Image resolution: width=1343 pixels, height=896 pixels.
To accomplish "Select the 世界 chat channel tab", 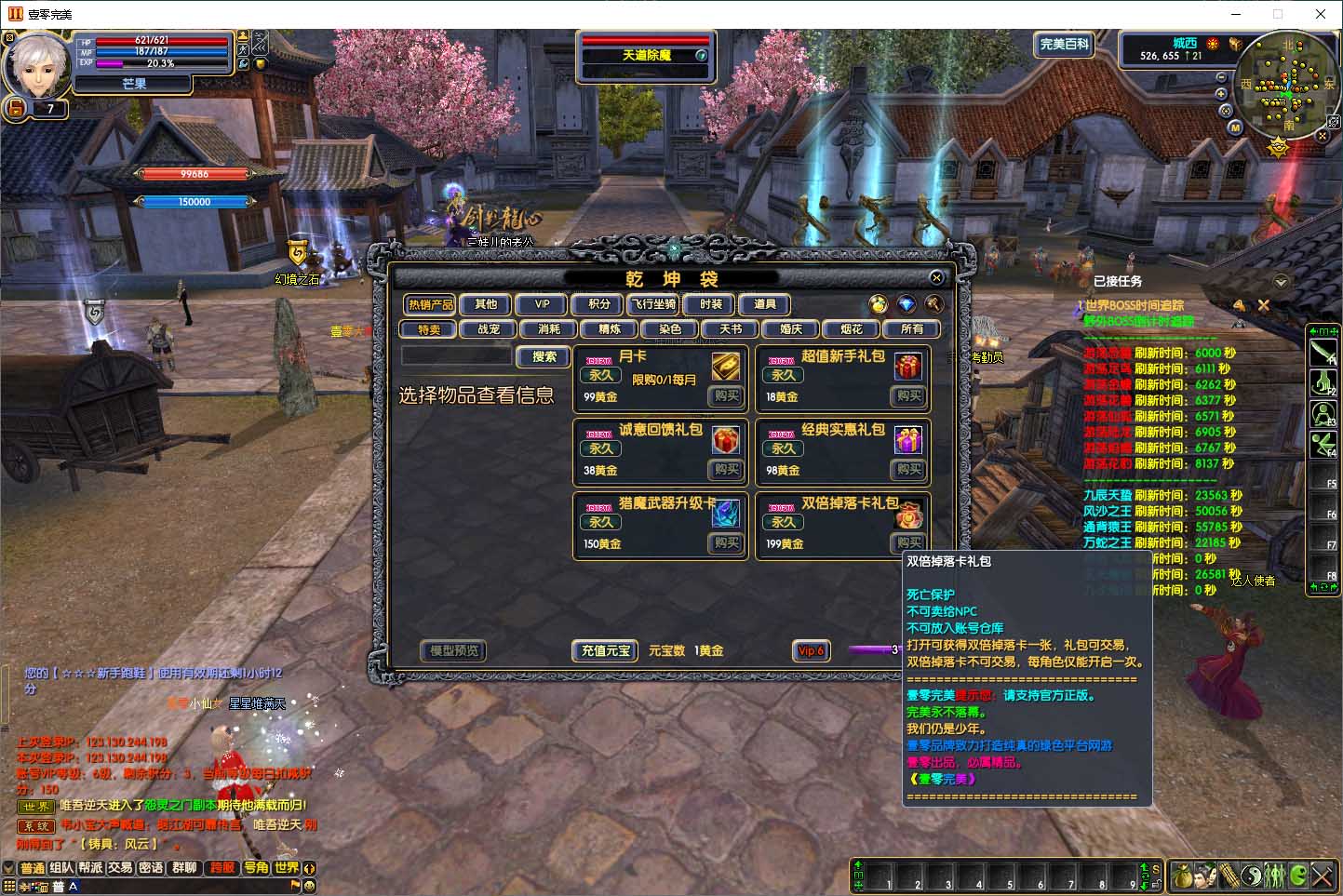I will pyautogui.click(x=287, y=868).
